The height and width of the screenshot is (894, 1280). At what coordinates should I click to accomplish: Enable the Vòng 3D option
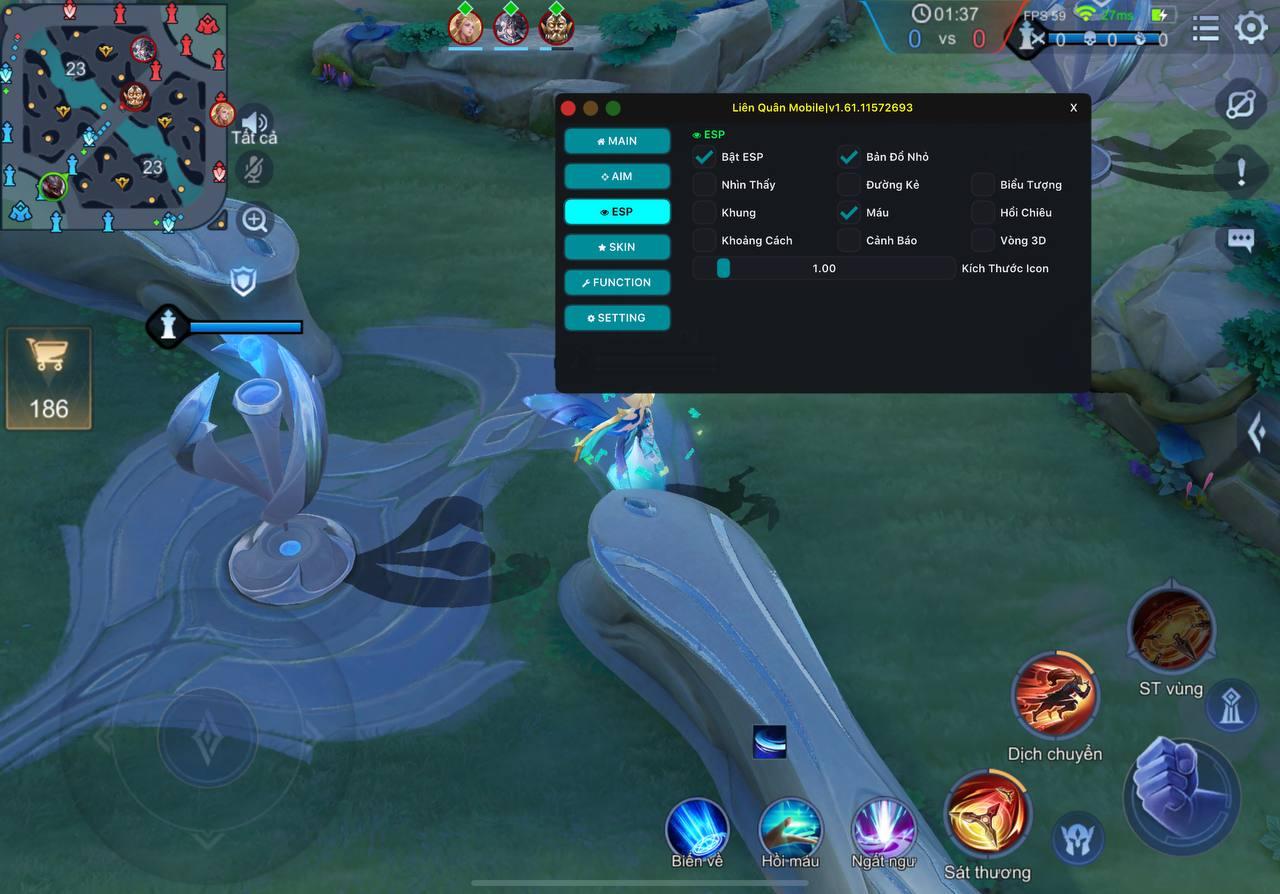pos(983,241)
